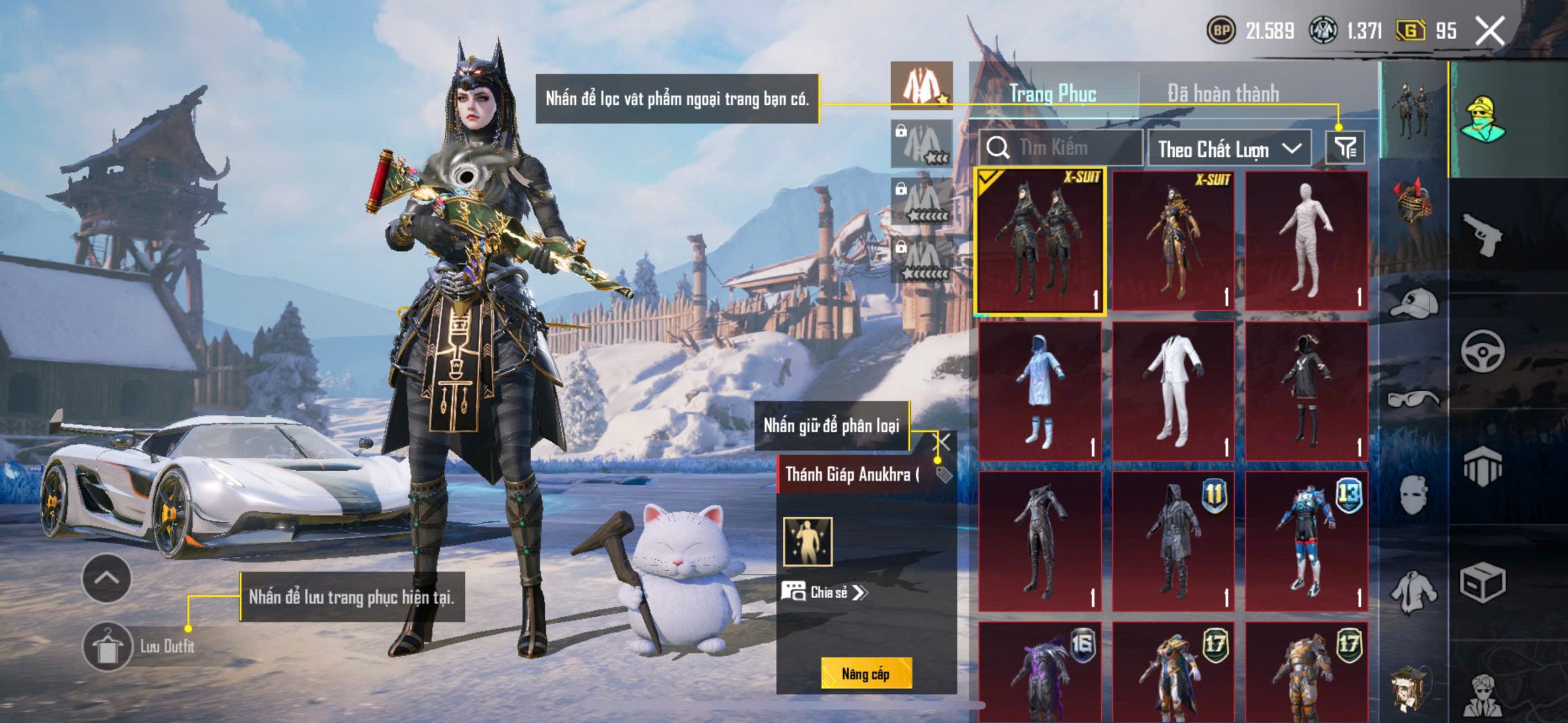Toggle the owned-items filter funnel icon
The height and width of the screenshot is (723, 1568).
click(1345, 148)
